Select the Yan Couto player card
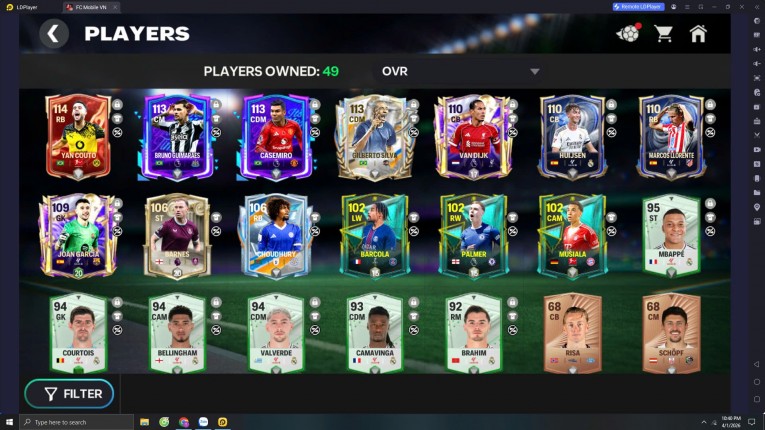The width and height of the screenshot is (765, 430). [x=77, y=137]
